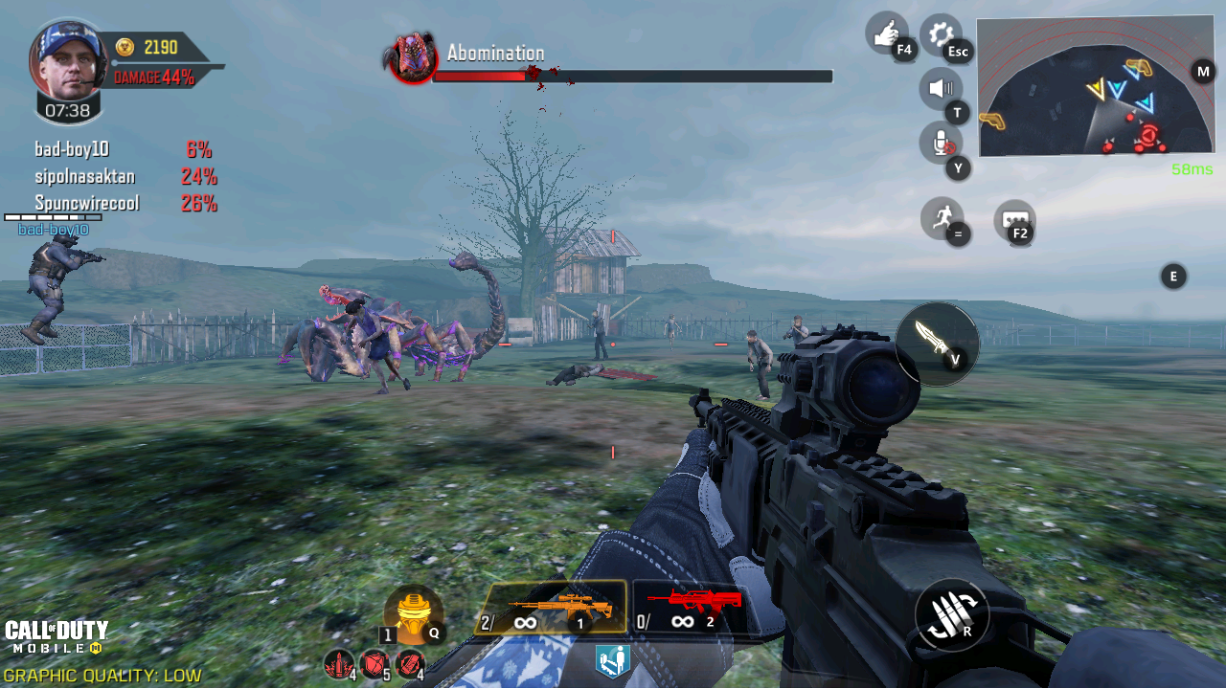
Task: Click the player avatar portrait
Action: point(68,59)
